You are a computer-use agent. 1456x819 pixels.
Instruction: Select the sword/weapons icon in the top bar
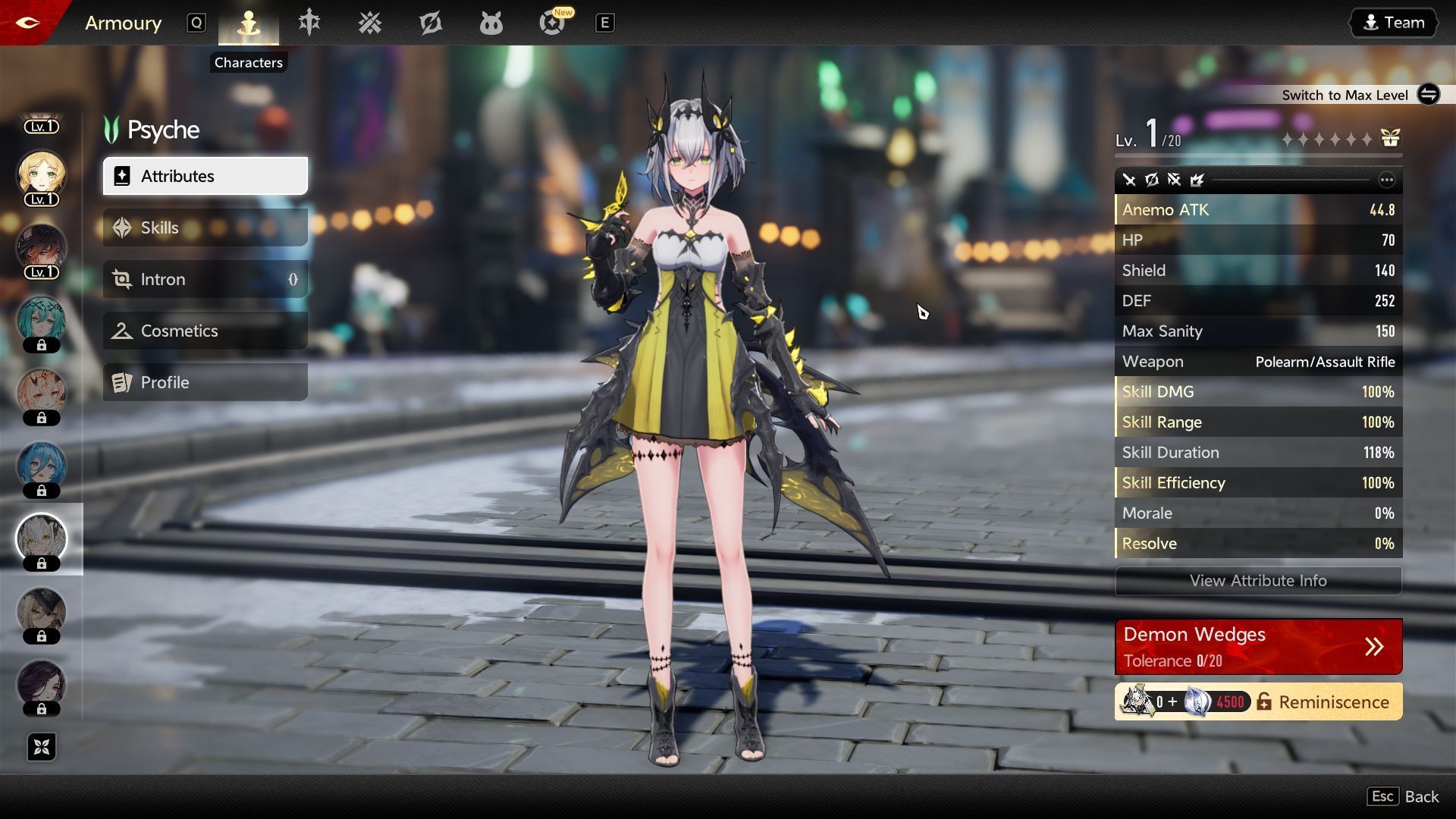pyautogui.click(x=308, y=23)
